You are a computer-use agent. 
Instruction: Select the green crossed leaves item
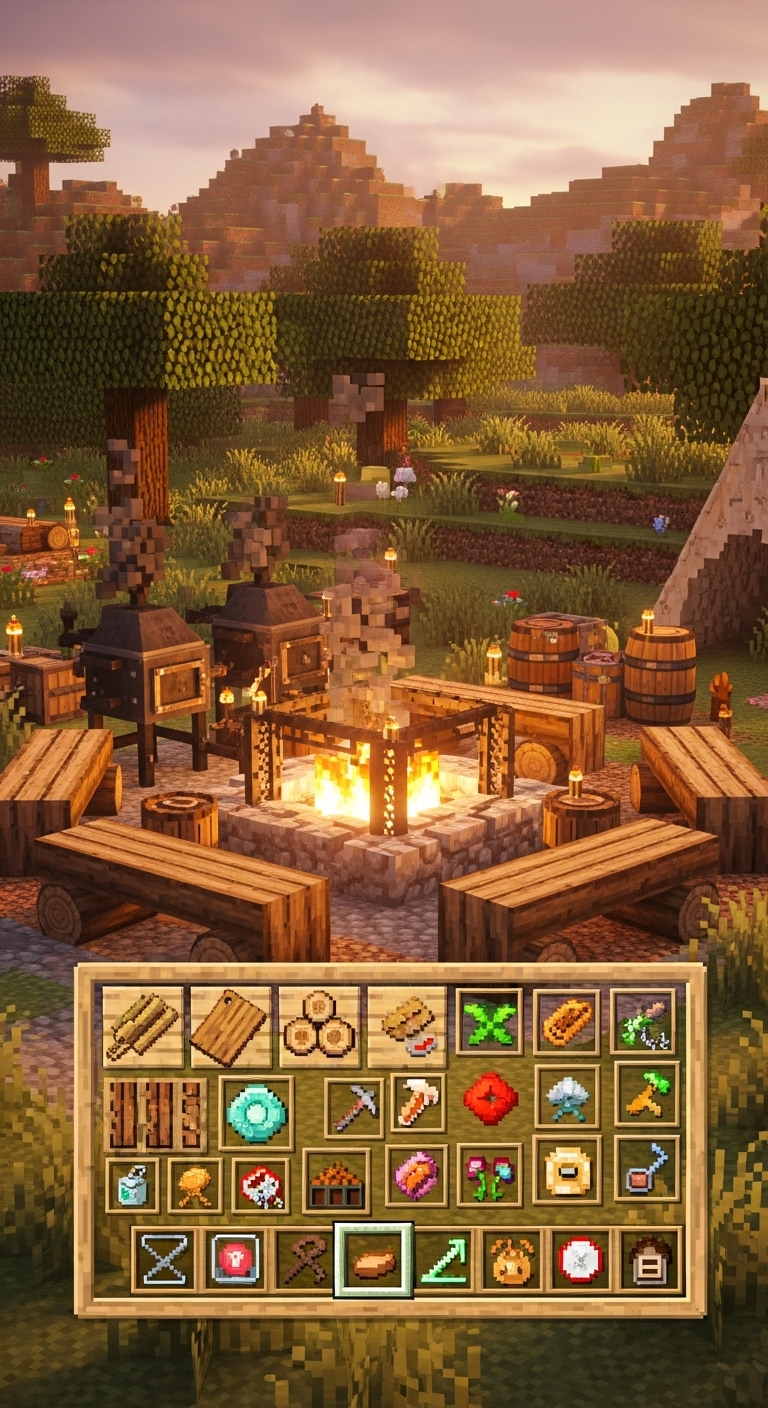coord(489,1022)
